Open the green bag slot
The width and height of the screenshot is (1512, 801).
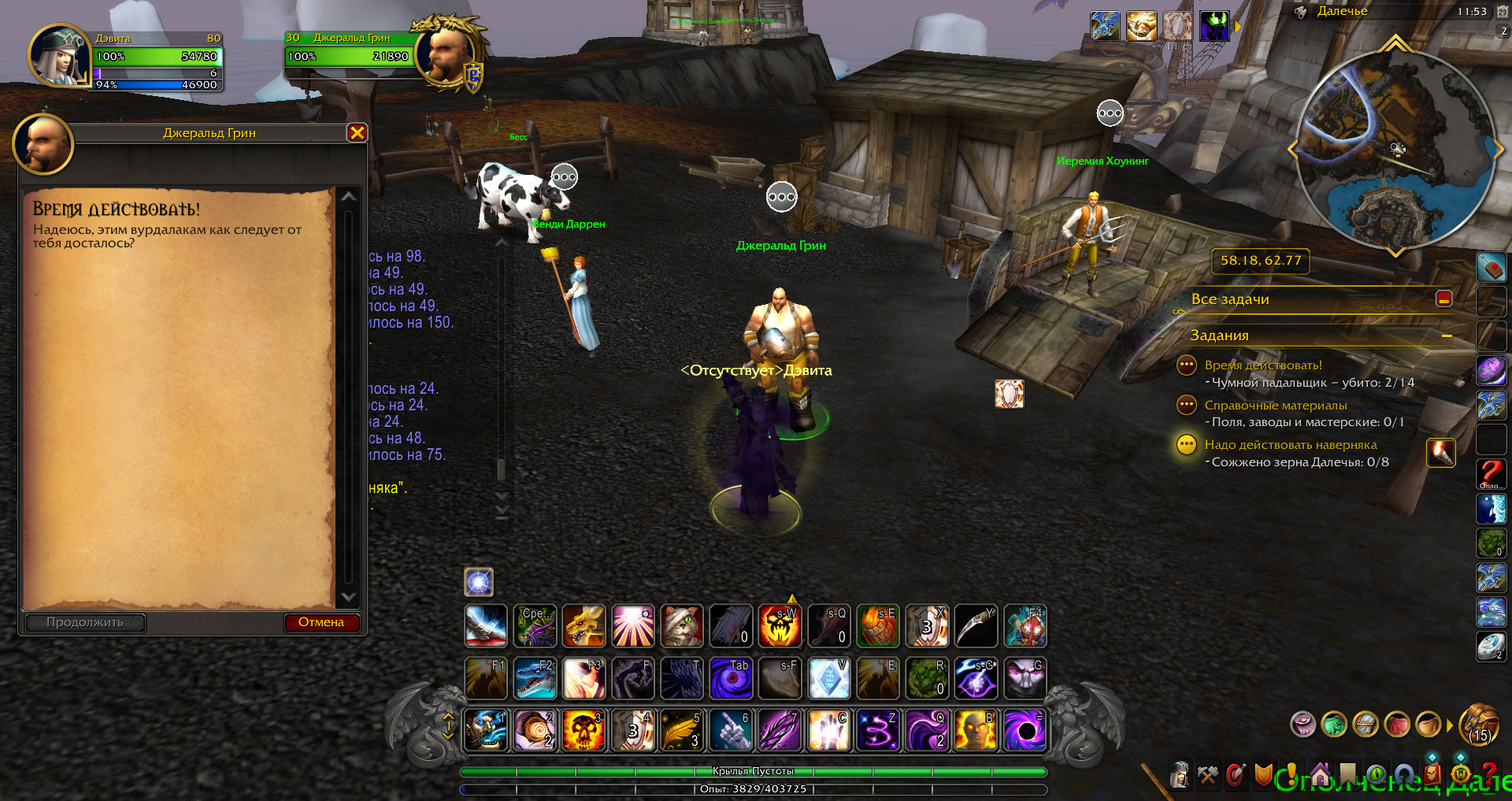point(1334,724)
